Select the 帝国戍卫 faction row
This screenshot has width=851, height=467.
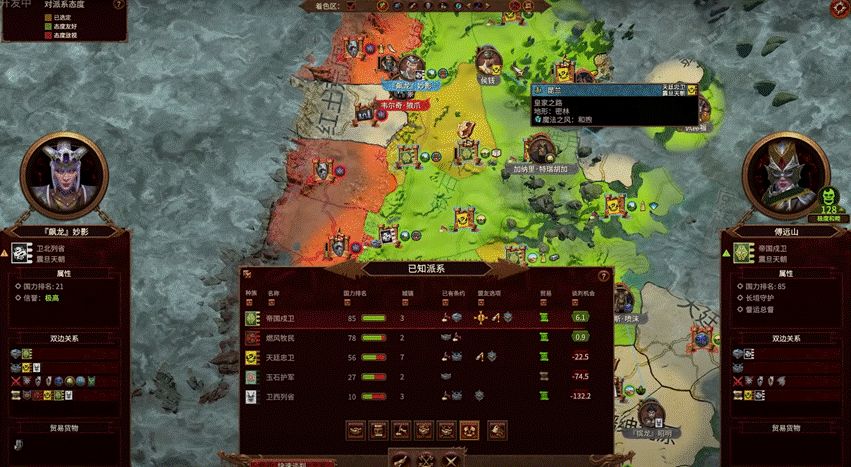coord(300,318)
